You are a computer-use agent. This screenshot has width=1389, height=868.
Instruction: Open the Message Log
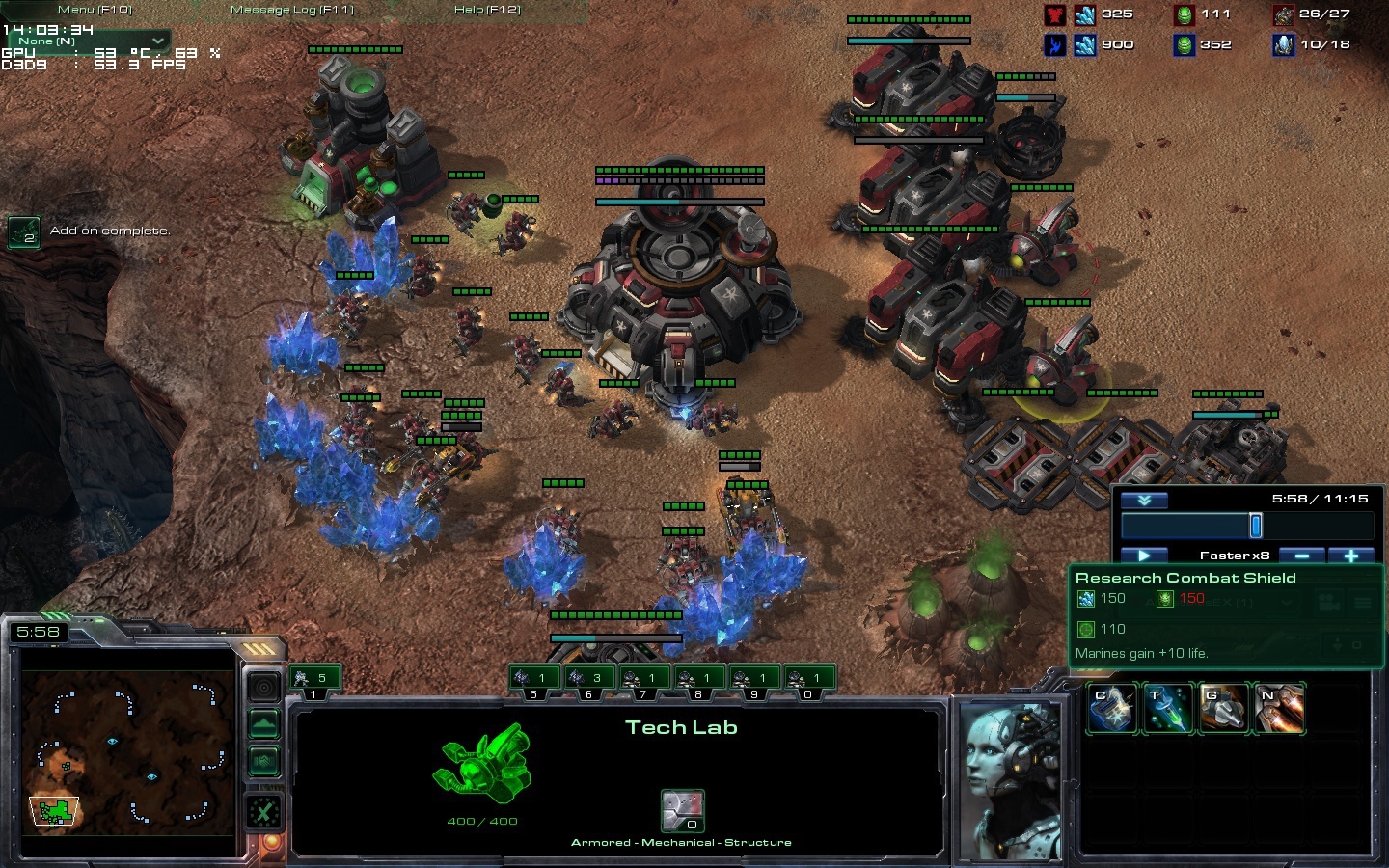[x=291, y=10]
